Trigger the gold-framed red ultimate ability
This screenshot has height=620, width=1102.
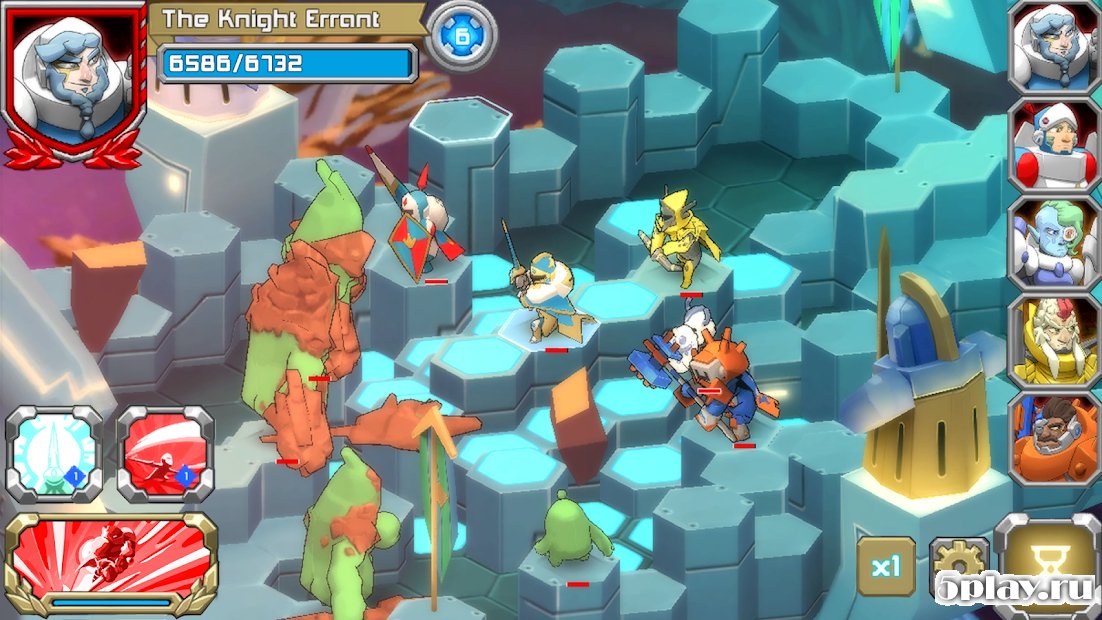111,561
